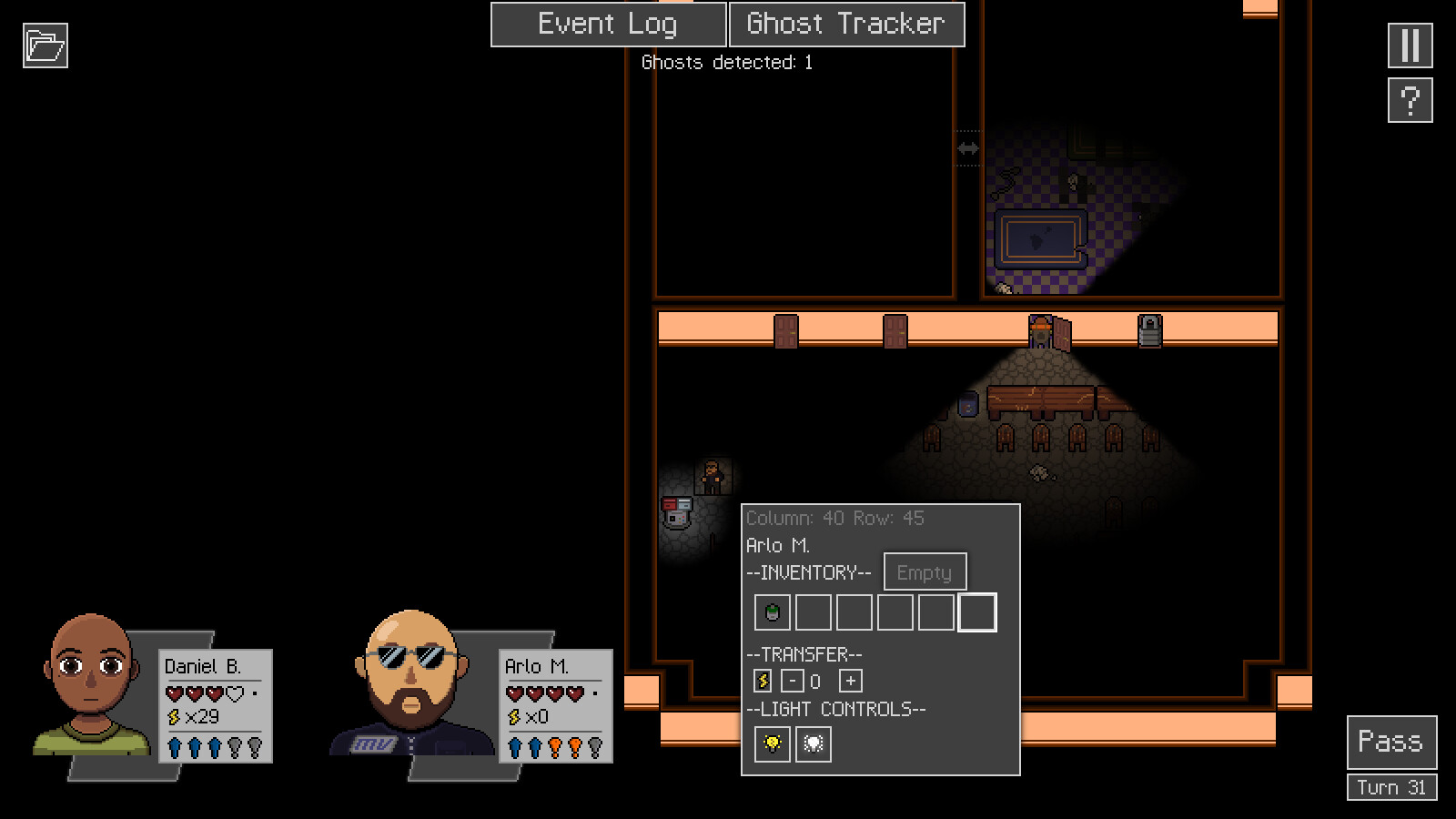1456x819 pixels.
Task: Open the Event Log
Action: click(608, 24)
